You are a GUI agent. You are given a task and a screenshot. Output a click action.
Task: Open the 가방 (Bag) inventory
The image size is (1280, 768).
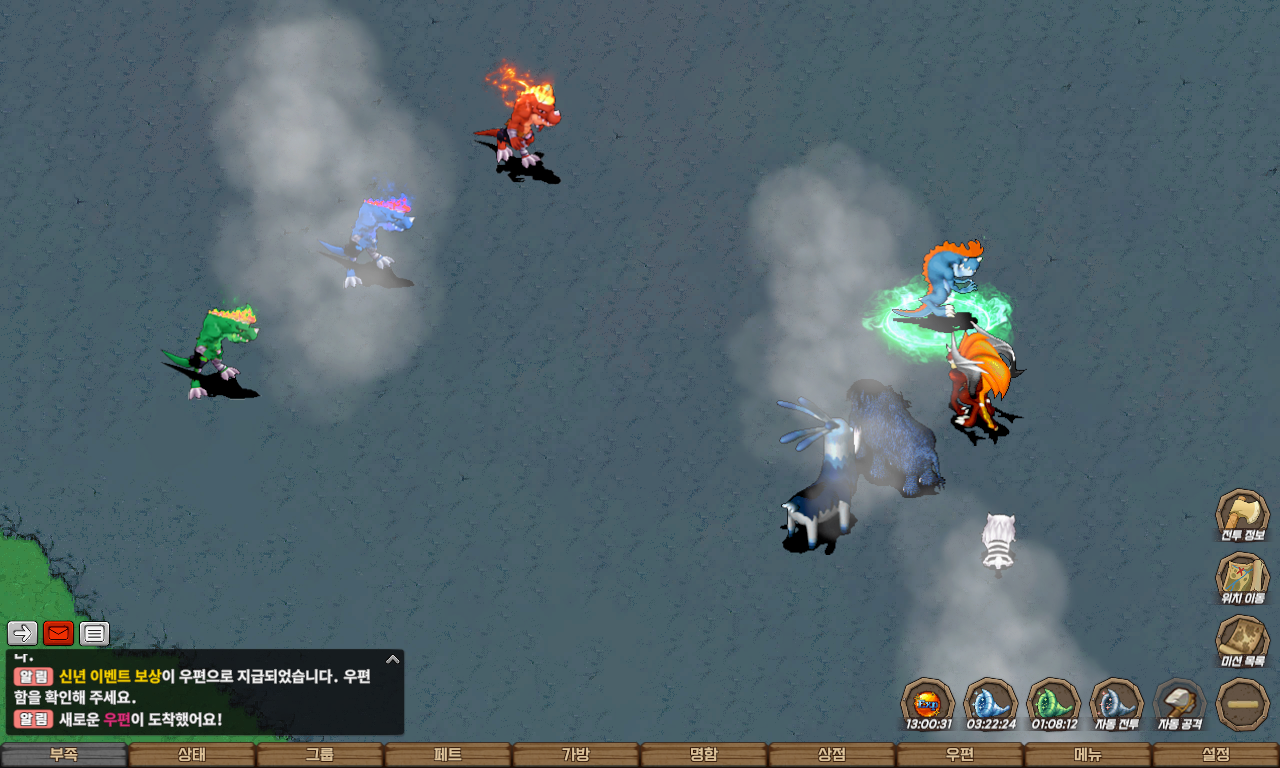tap(576, 755)
